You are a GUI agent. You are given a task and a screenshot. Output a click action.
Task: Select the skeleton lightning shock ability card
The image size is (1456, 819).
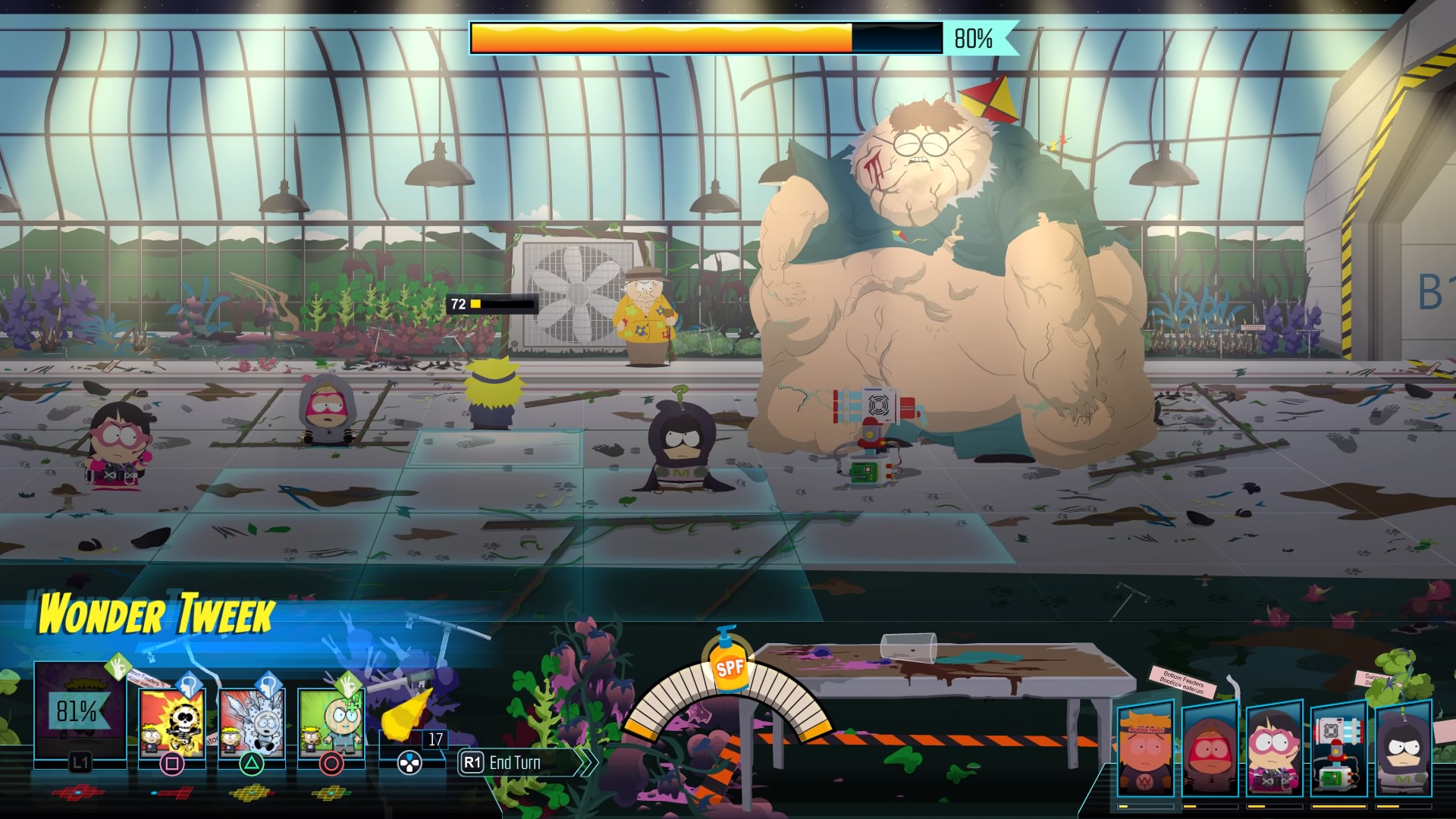[172, 723]
